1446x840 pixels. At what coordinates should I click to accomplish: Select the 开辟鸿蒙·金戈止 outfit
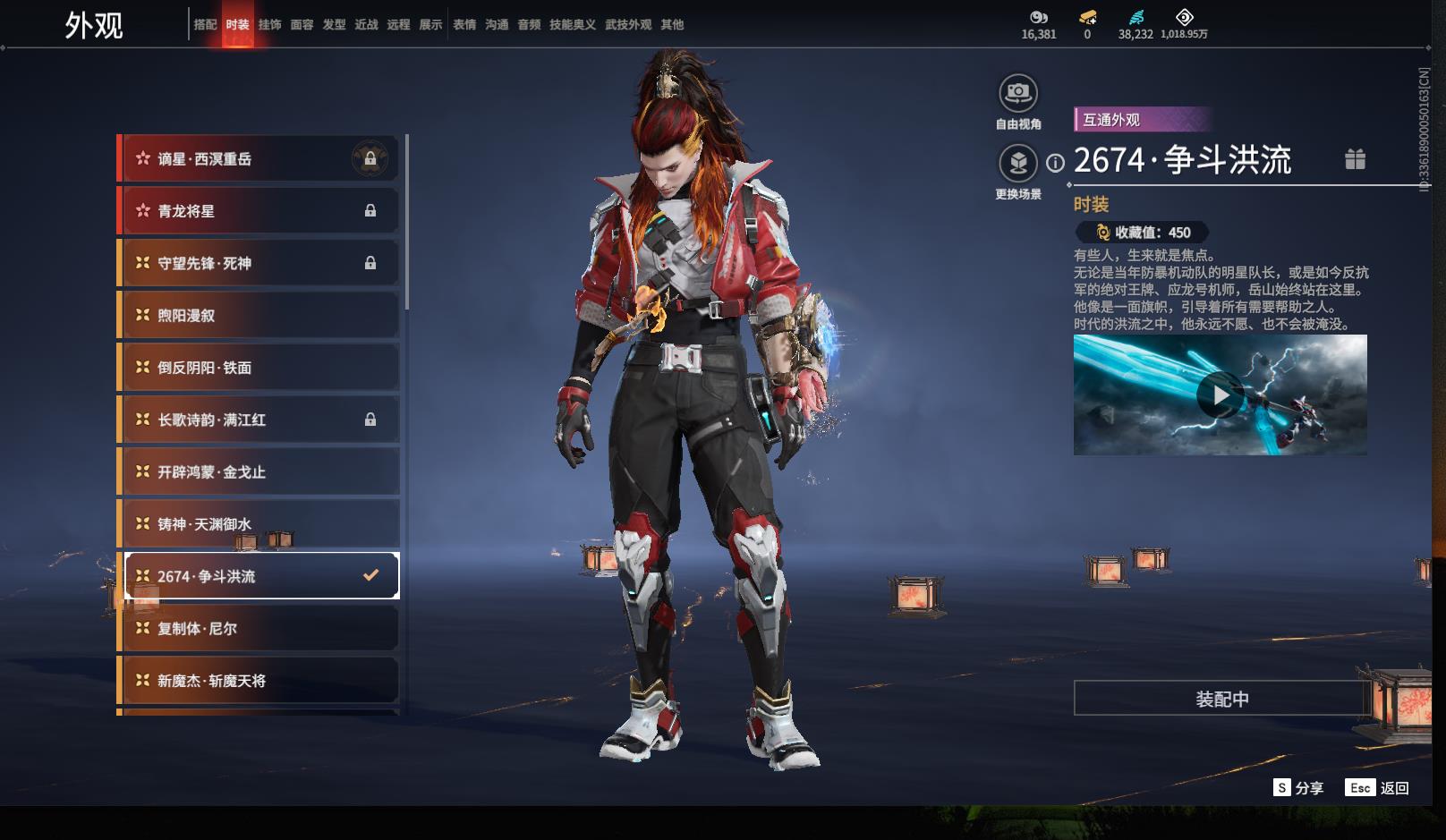coord(259,471)
